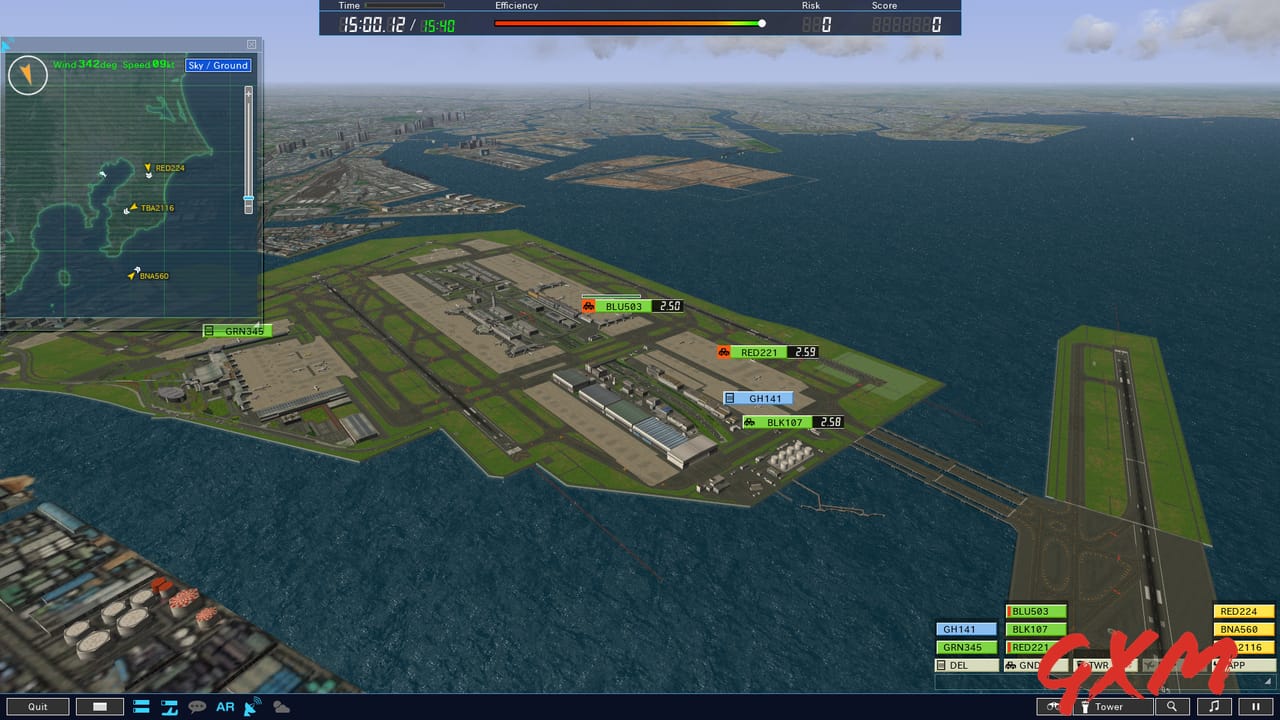Switch the radar map to Ground view
The image size is (1280, 720).
pos(232,65)
